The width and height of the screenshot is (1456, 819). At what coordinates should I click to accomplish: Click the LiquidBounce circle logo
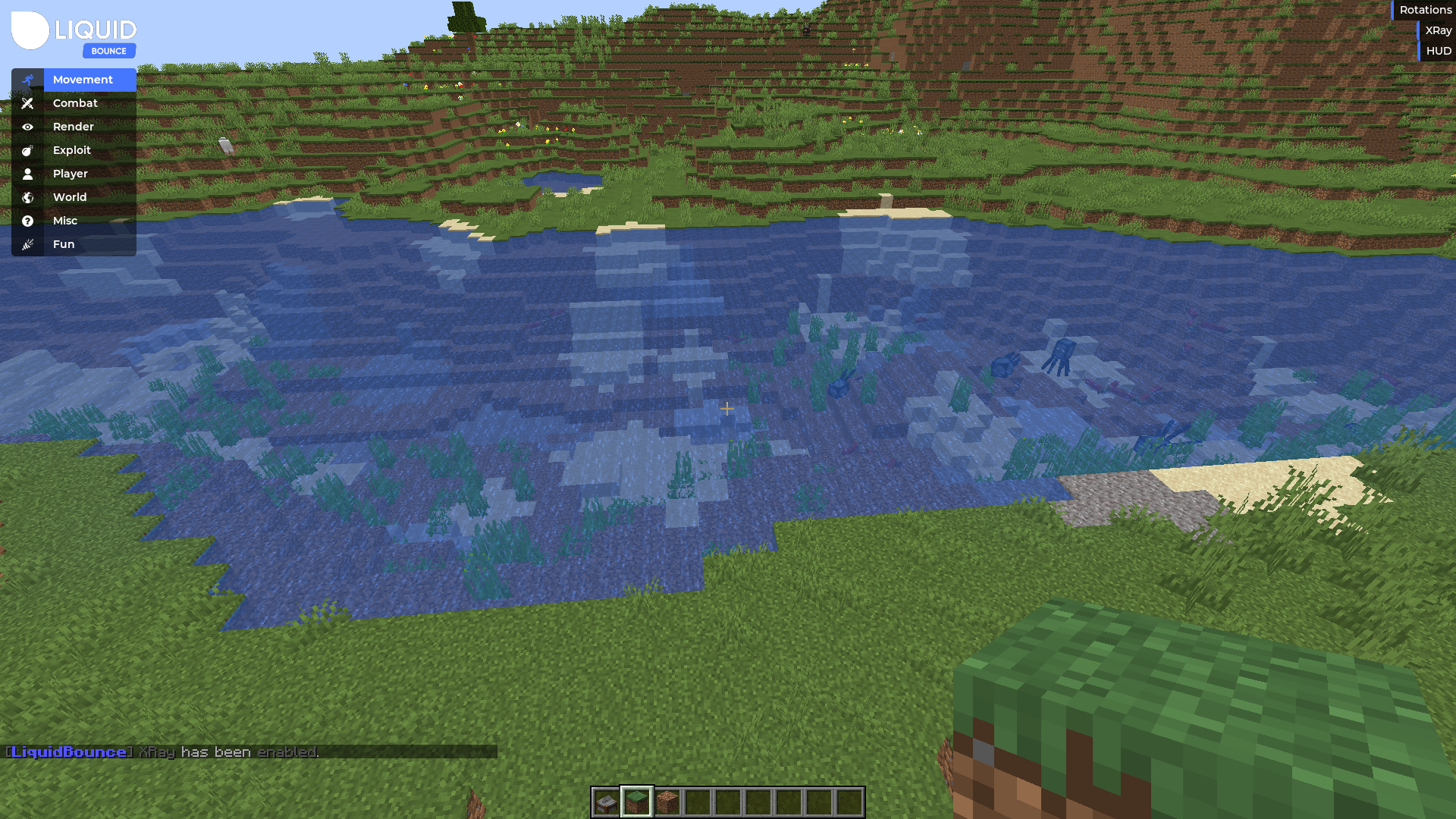(x=30, y=32)
